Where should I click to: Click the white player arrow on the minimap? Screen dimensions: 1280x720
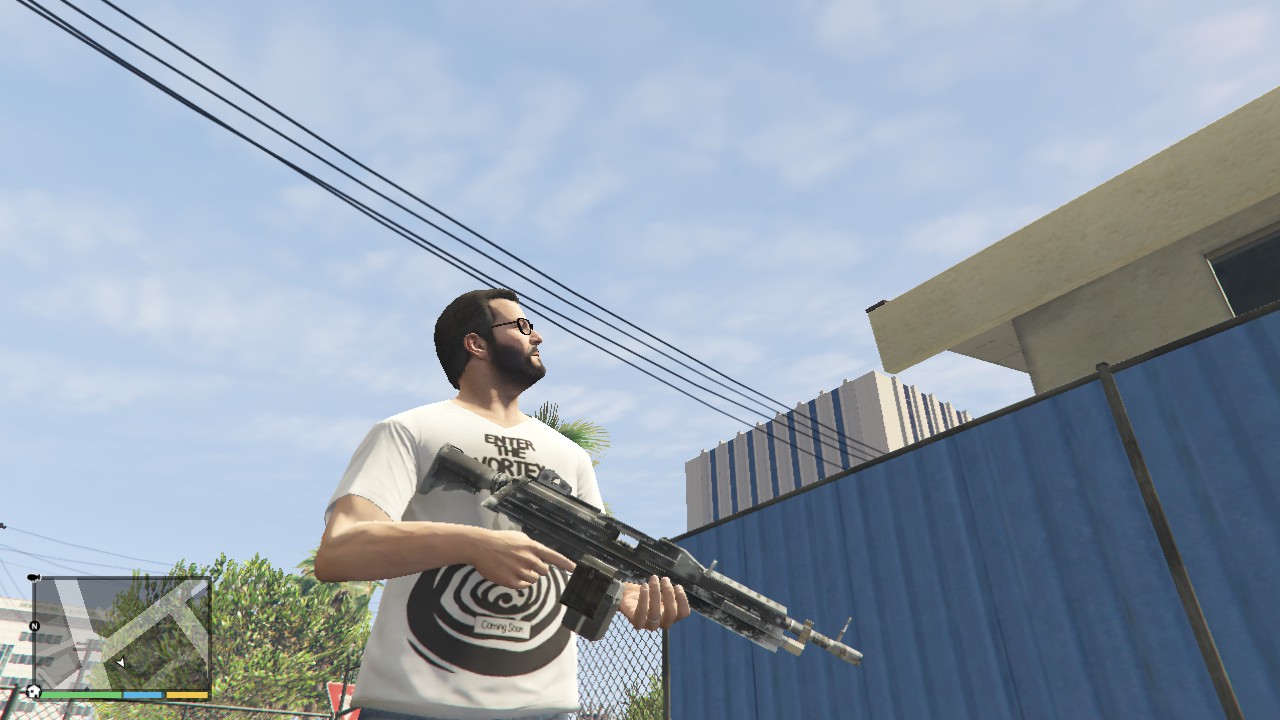pyautogui.click(x=121, y=662)
